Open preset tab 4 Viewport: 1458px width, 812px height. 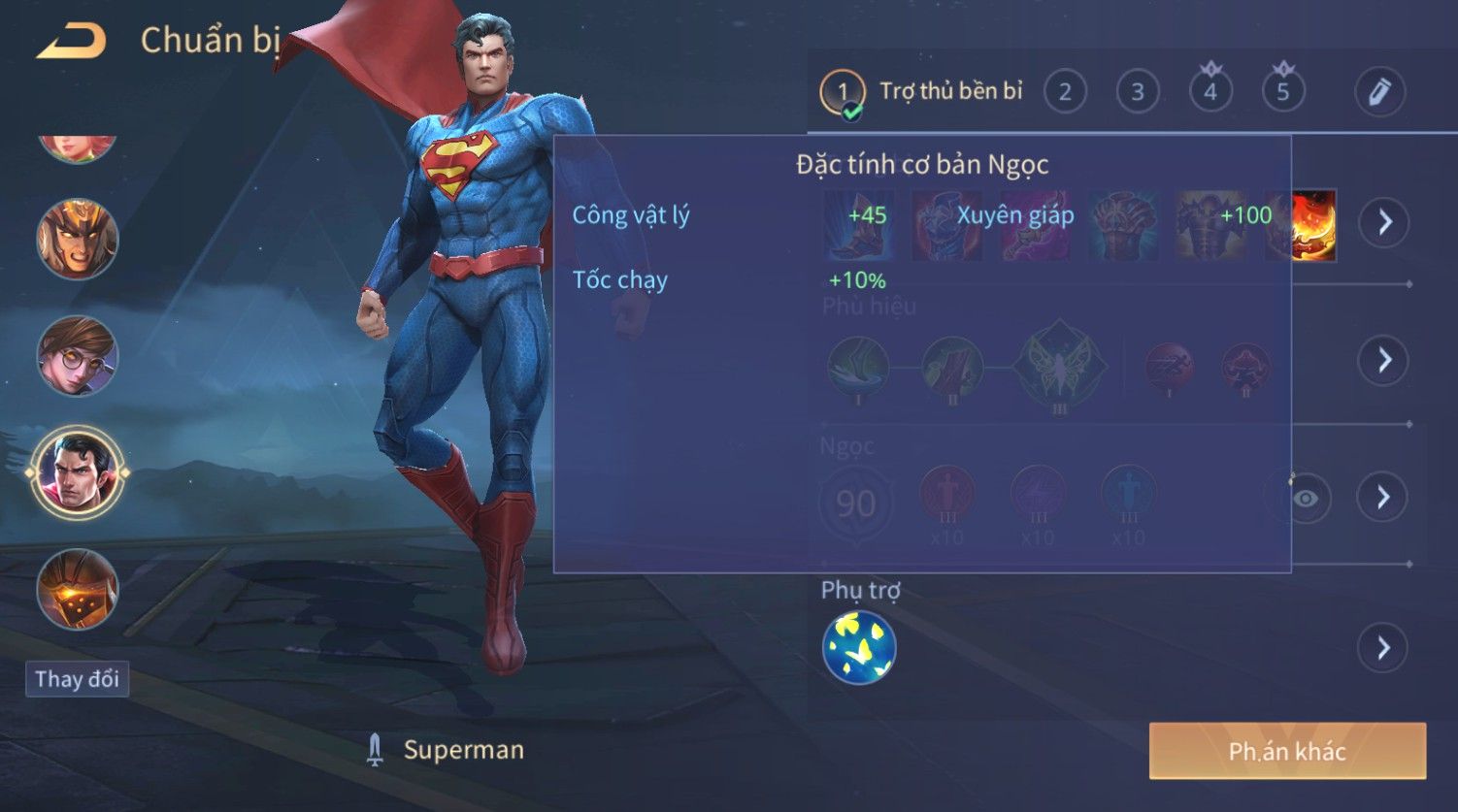[1210, 92]
